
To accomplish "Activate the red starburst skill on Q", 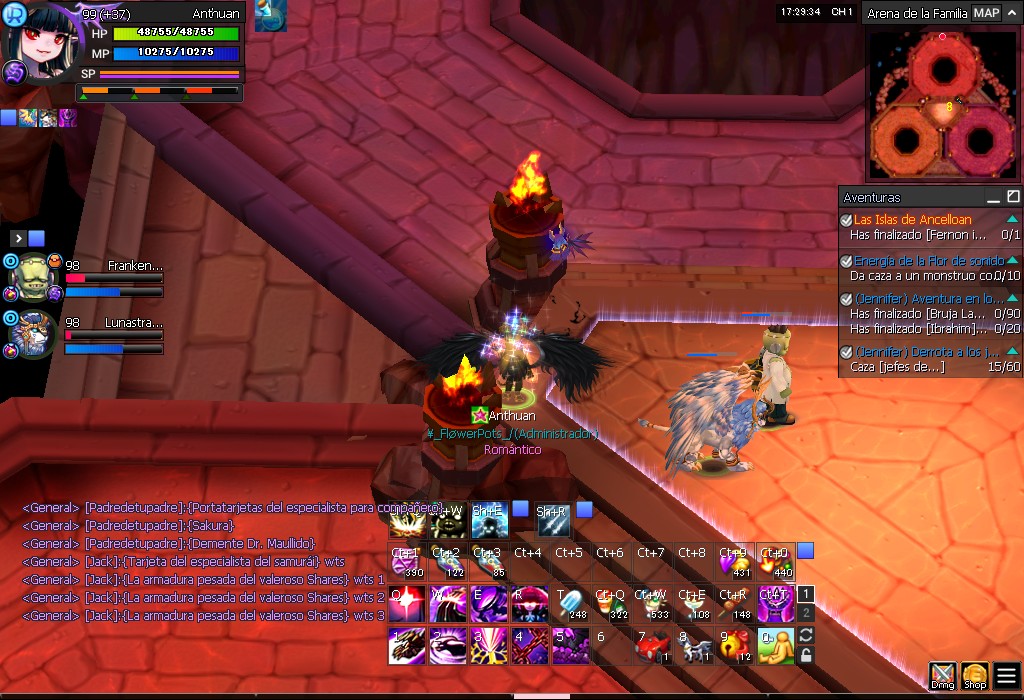I will click(x=406, y=604).
